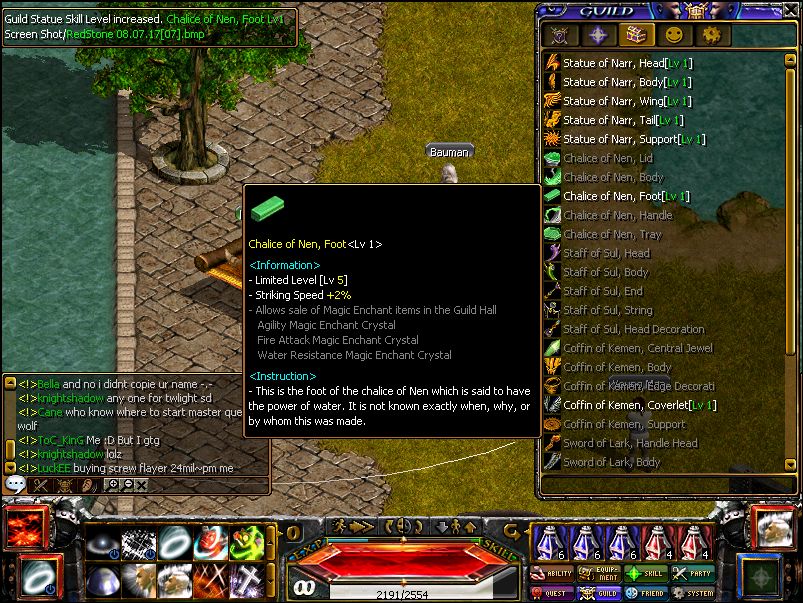
Task: Select Statue of Narr, Head
Action: point(624,63)
